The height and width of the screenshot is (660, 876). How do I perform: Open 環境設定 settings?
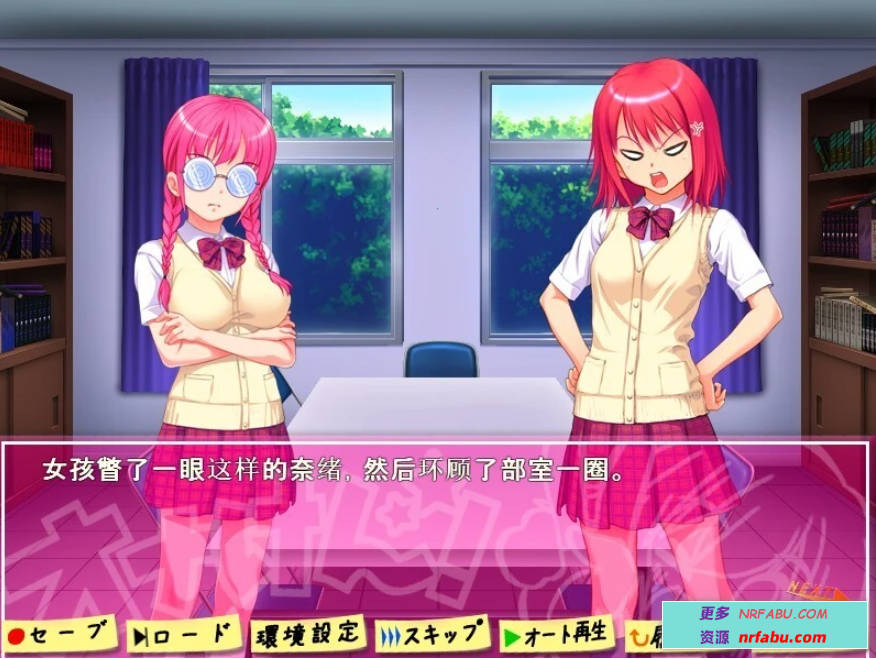[x=307, y=632]
